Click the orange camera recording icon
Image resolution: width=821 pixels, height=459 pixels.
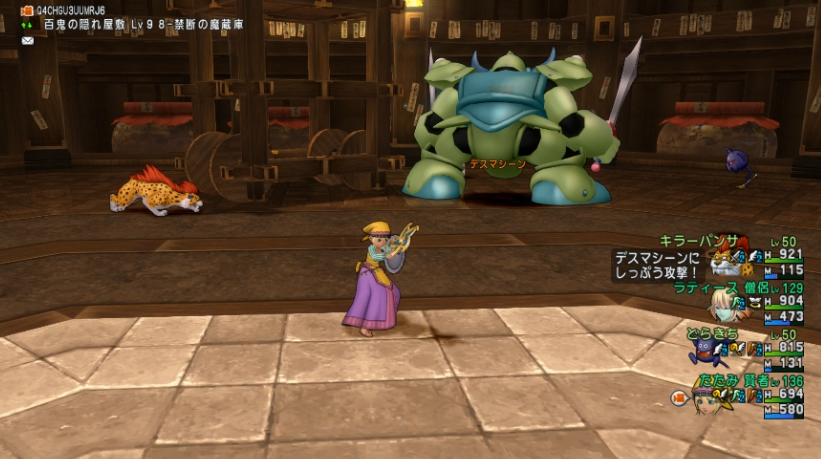click(x=27, y=11)
